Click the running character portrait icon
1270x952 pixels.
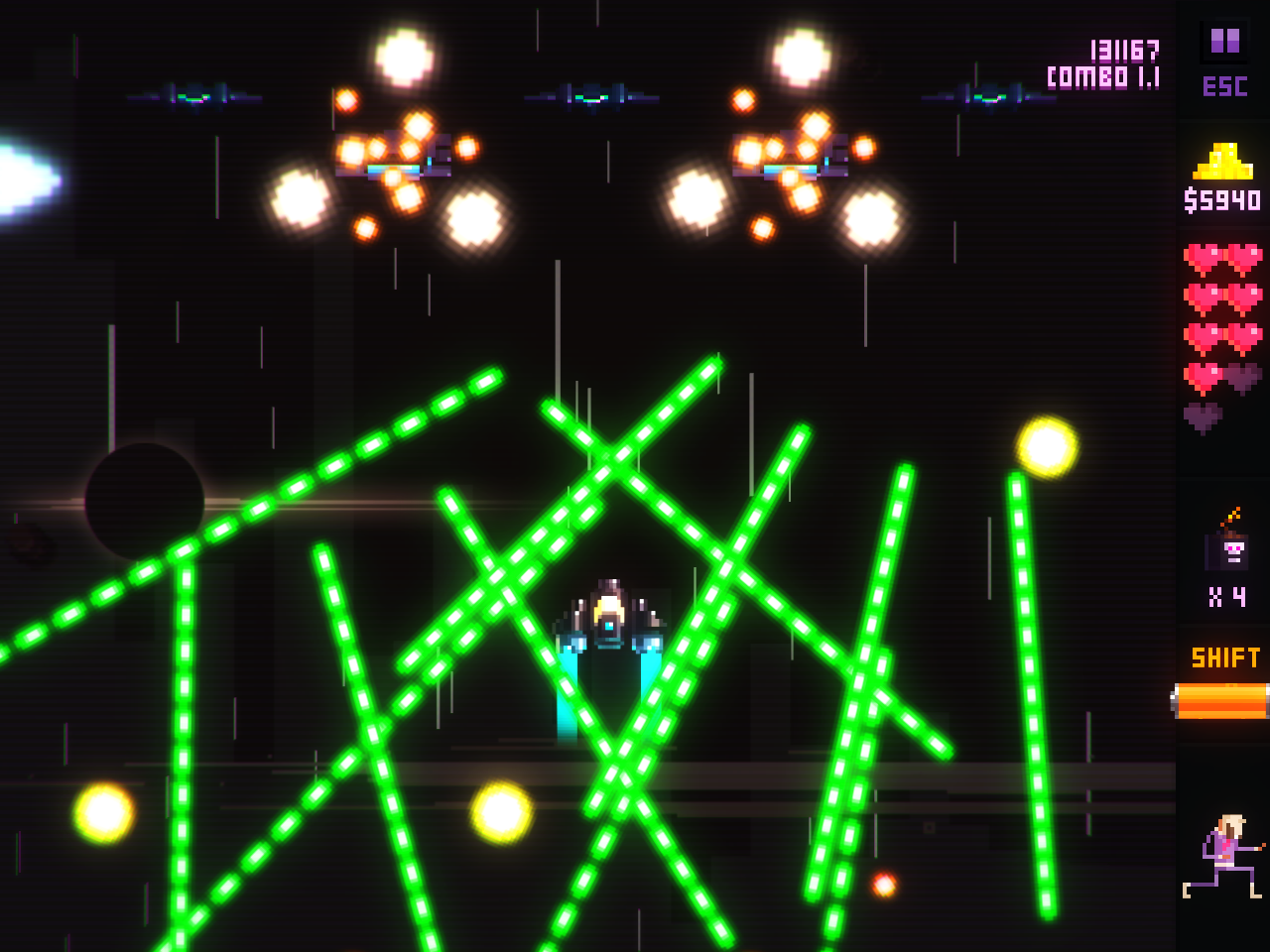pos(1224,857)
